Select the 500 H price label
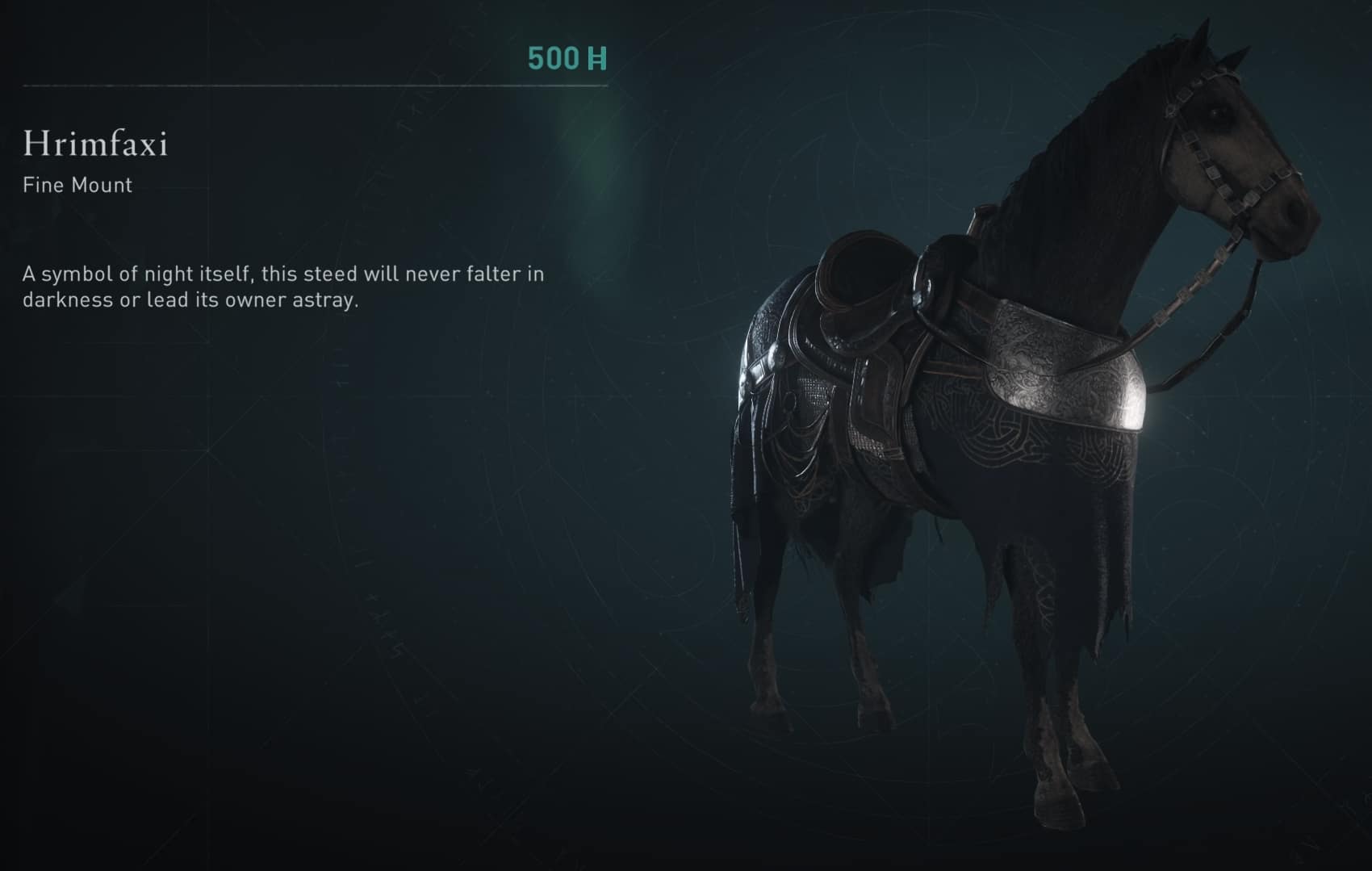This screenshot has height=871, width=1372. coord(567,57)
